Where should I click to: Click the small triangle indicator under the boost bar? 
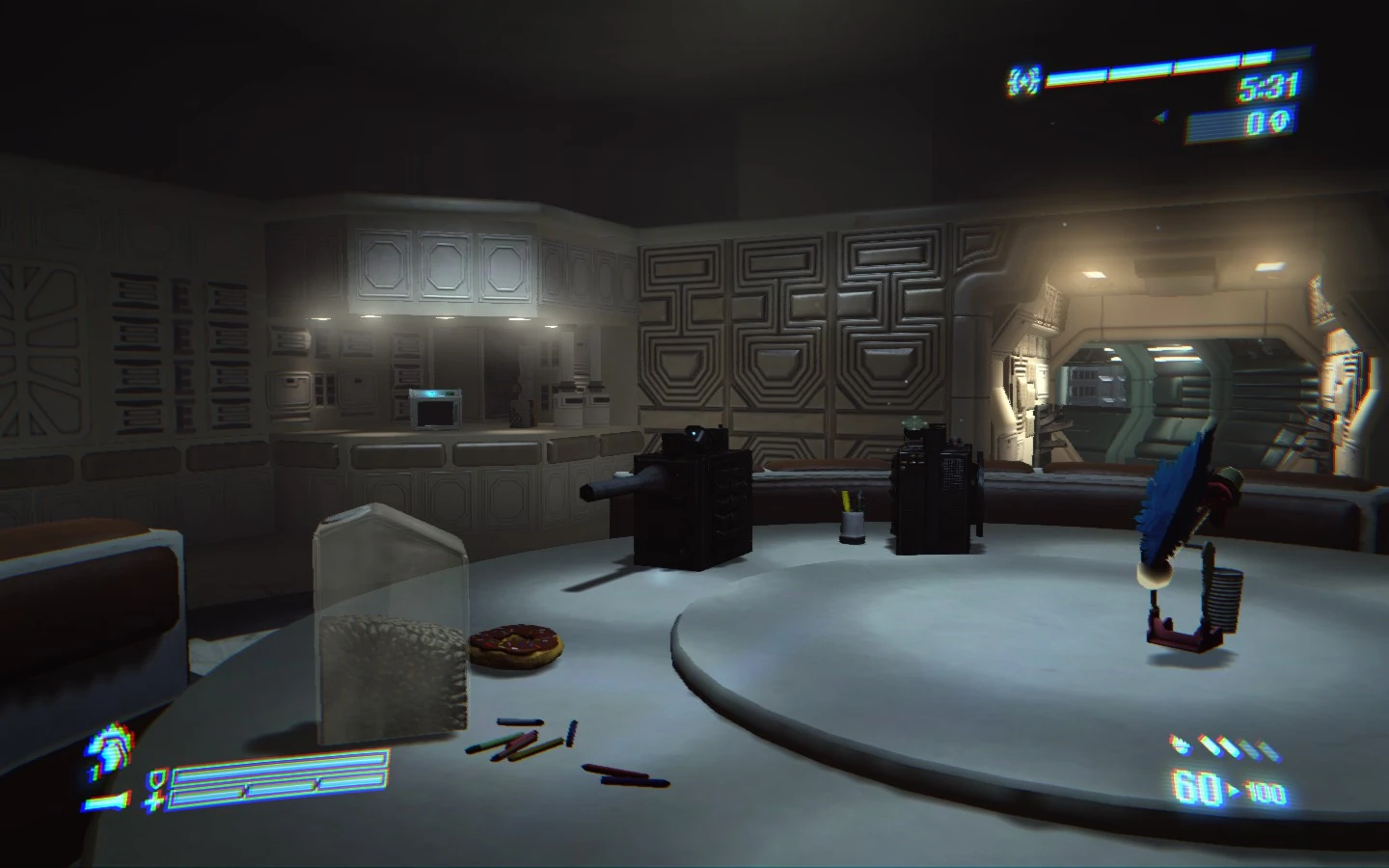[x=1159, y=117]
